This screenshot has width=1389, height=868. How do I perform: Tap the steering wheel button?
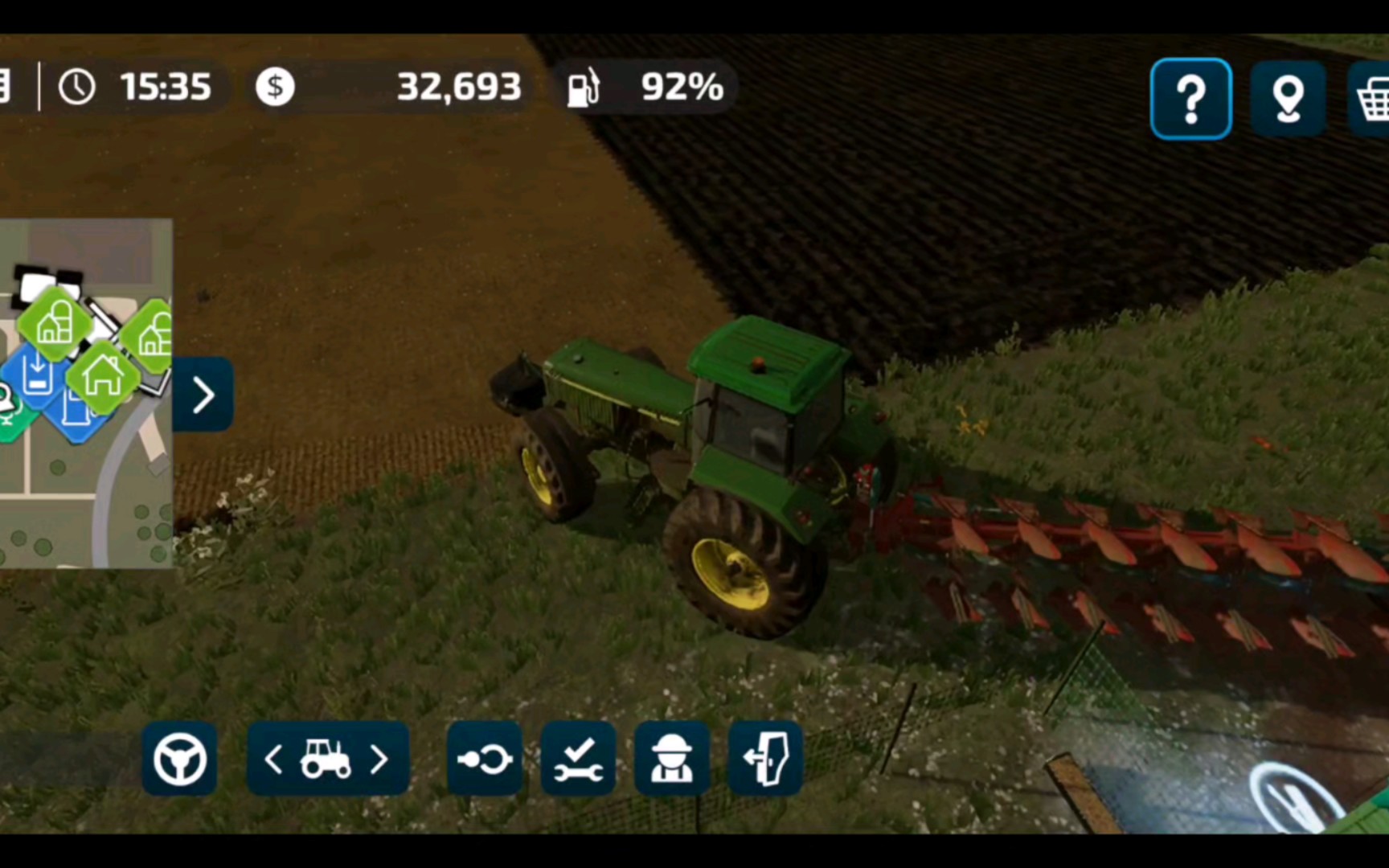tap(179, 759)
